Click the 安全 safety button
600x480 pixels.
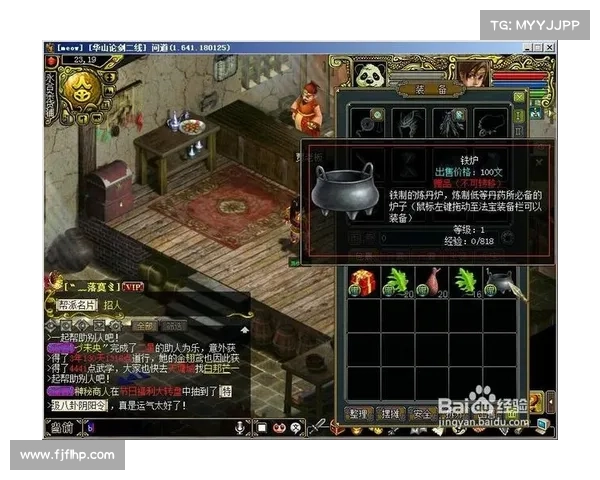[x=422, y=414]
